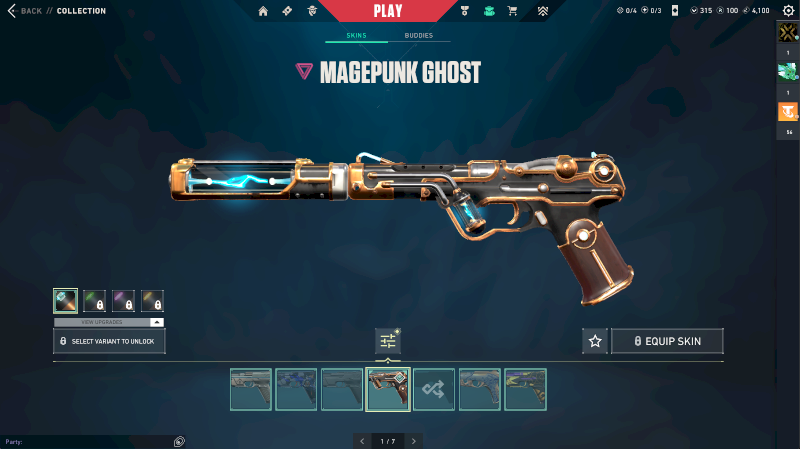Switch to the Buddies tab

pos(419,36)
